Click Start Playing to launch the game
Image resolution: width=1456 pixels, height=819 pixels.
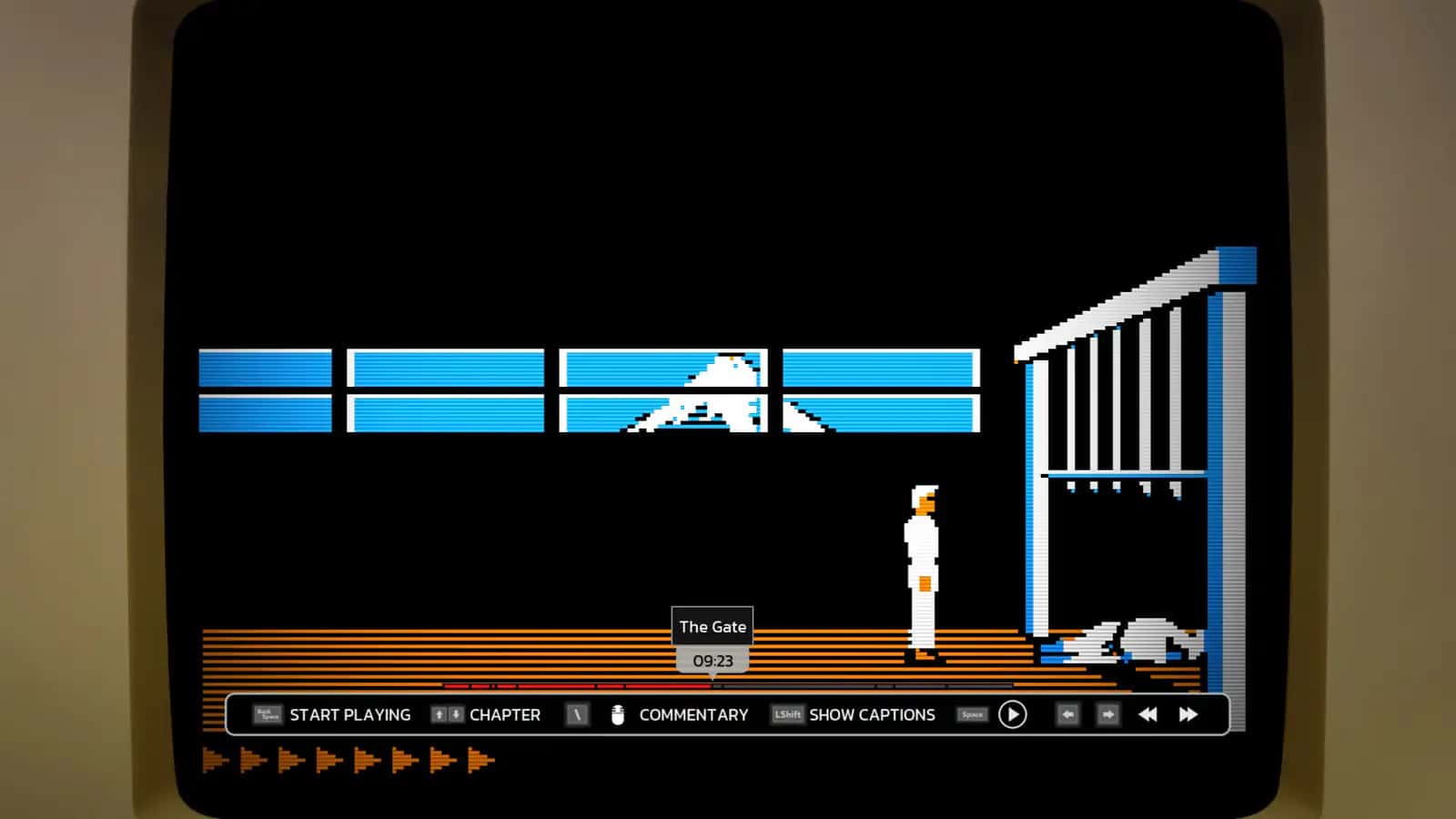click(349, 715)
